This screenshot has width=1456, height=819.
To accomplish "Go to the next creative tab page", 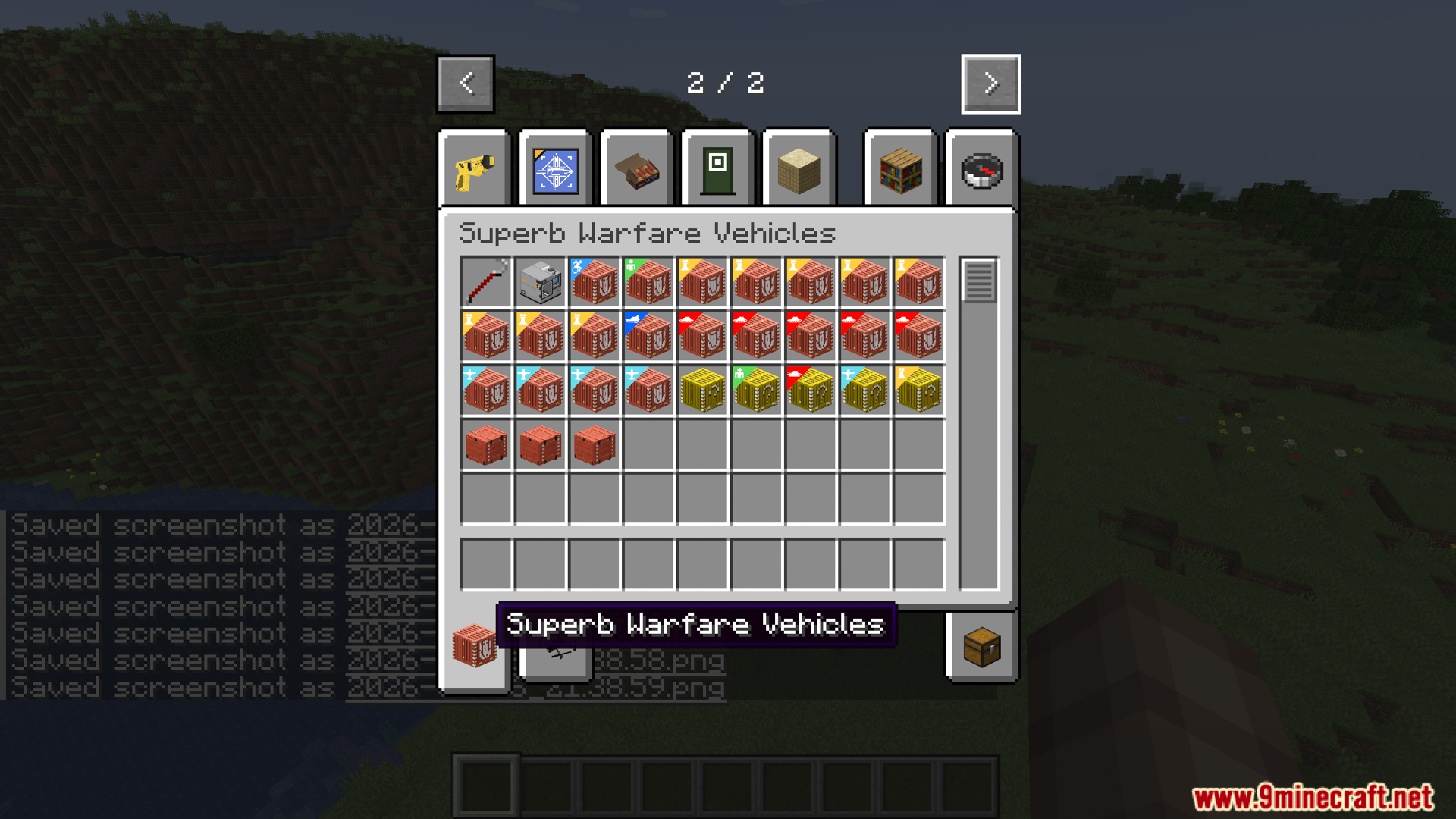I will [x=990, y=83].
